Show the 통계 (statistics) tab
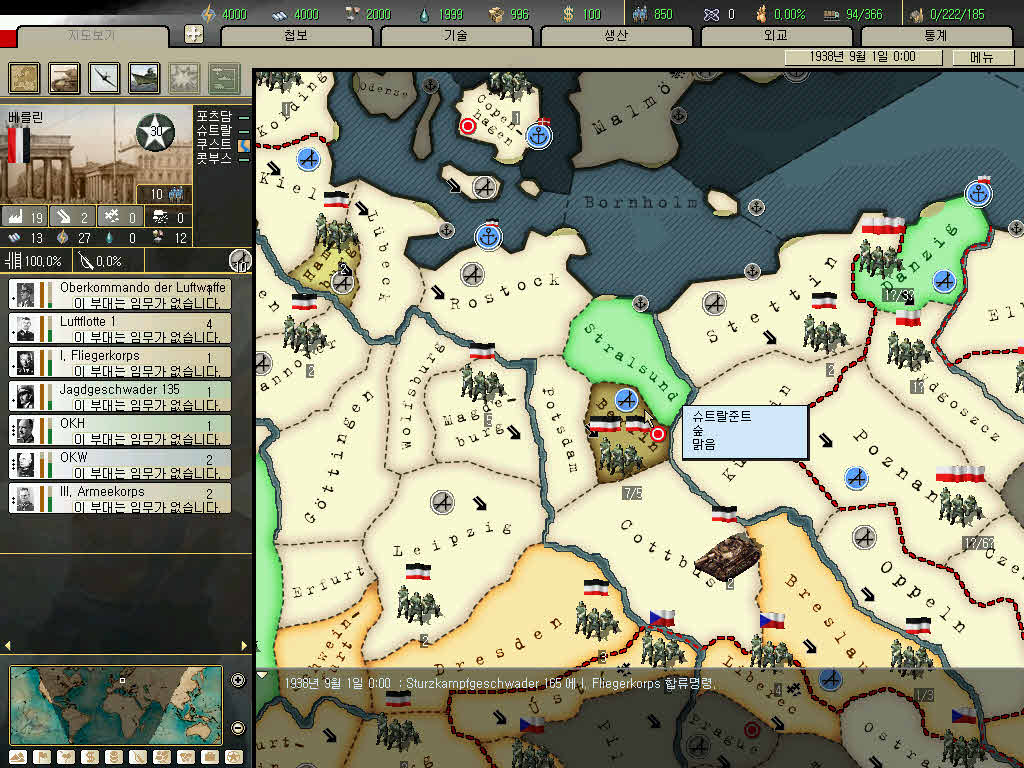This screenshot has width=1024, height=768. point(935,35)
